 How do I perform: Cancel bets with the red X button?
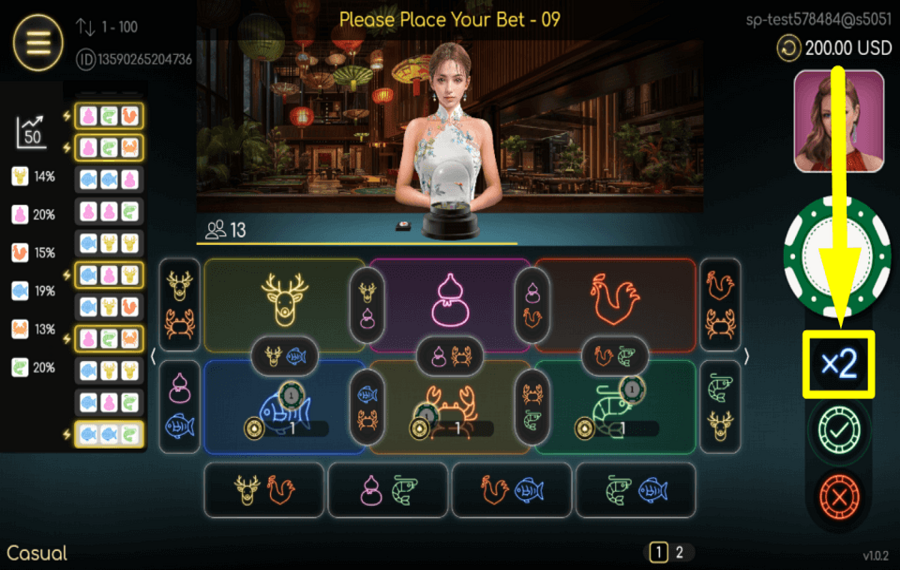[839, 496]
